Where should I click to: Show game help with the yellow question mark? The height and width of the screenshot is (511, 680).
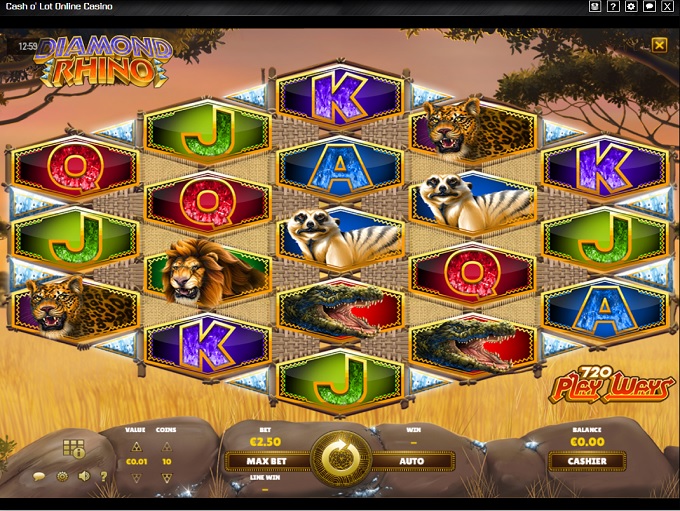pos(104,477)
